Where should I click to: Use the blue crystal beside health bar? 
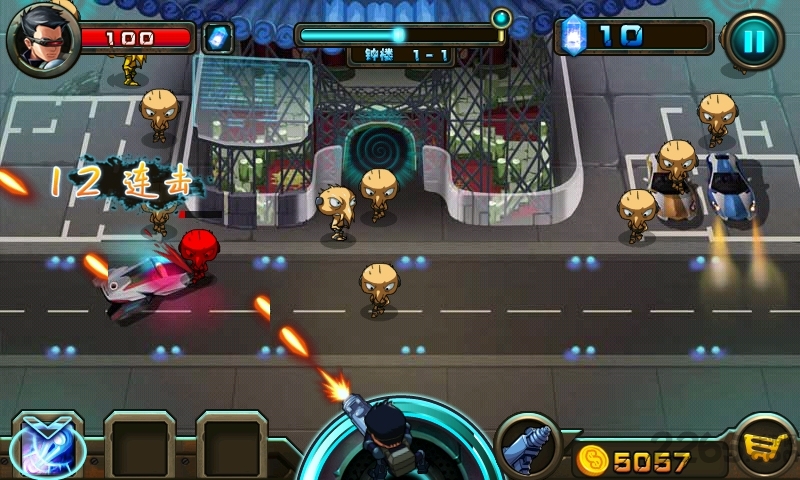[x=216, y=38]
